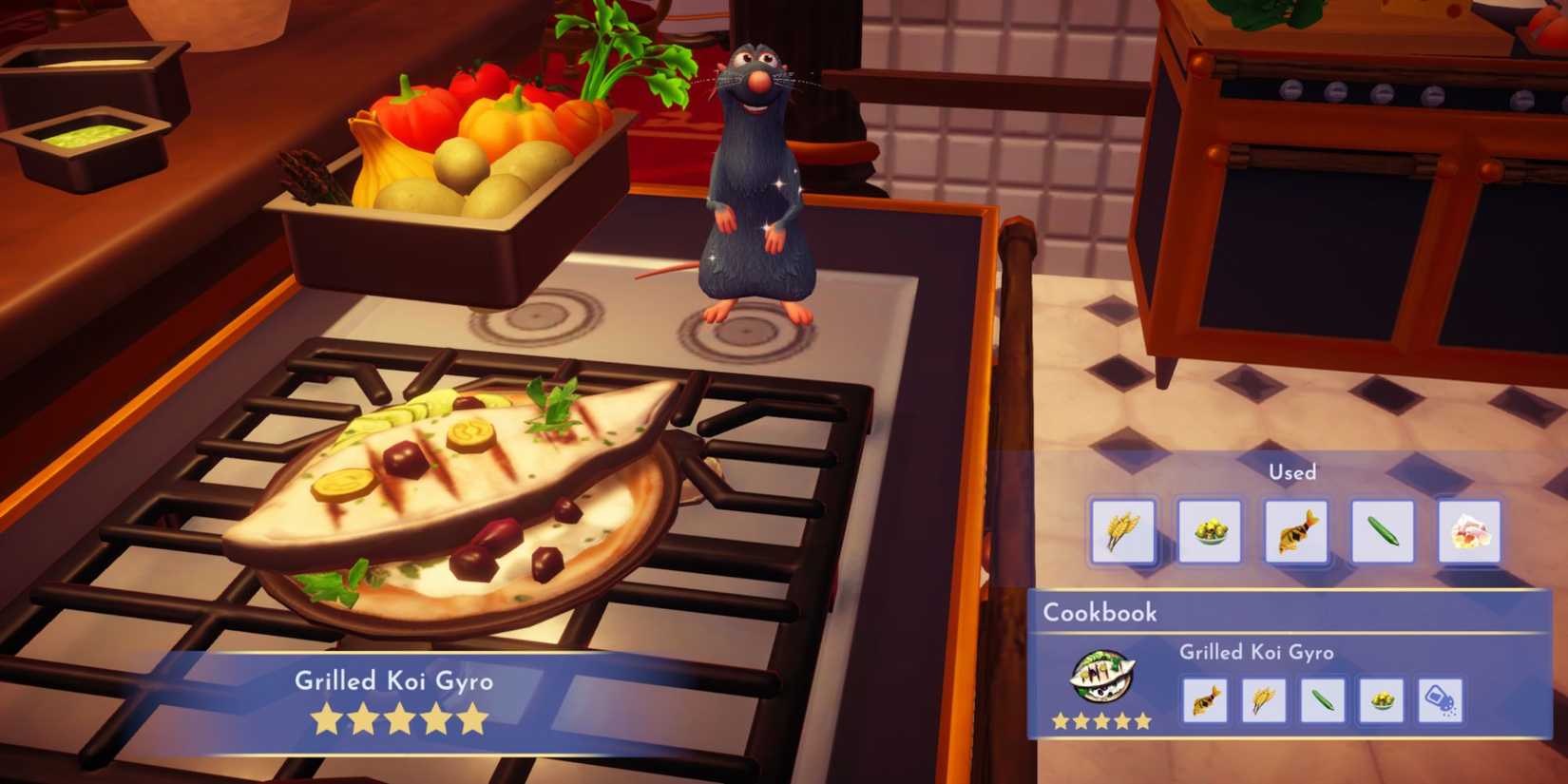Click the lemon bowl icon under Used
The width and height of the screenshot is (1568, 784).
click(1208, 532)
